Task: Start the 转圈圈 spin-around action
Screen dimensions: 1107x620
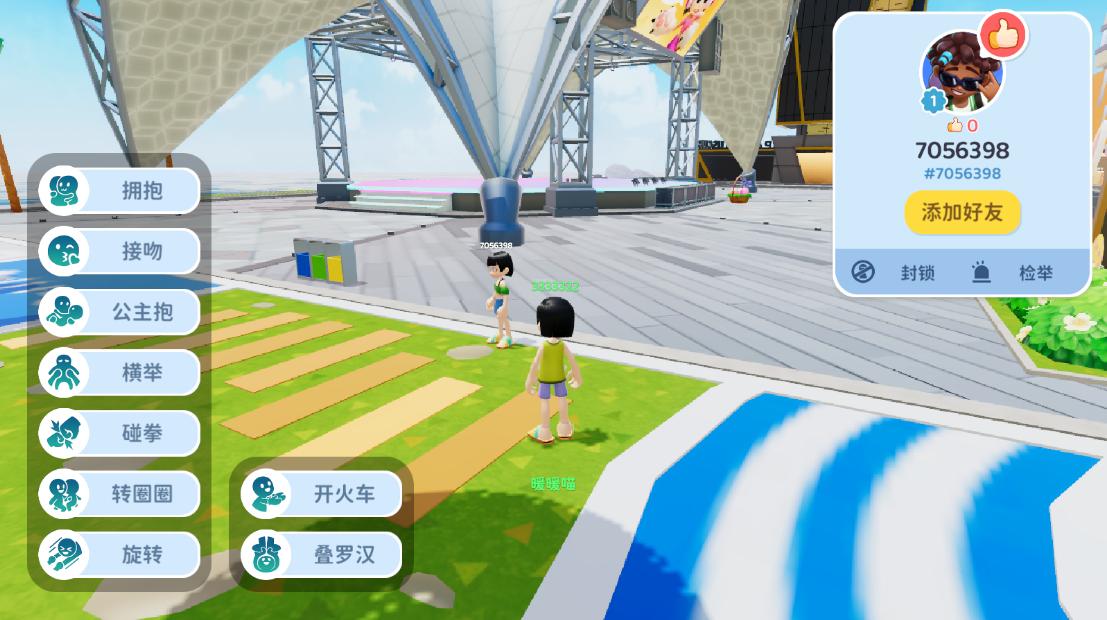Action: 120,494
